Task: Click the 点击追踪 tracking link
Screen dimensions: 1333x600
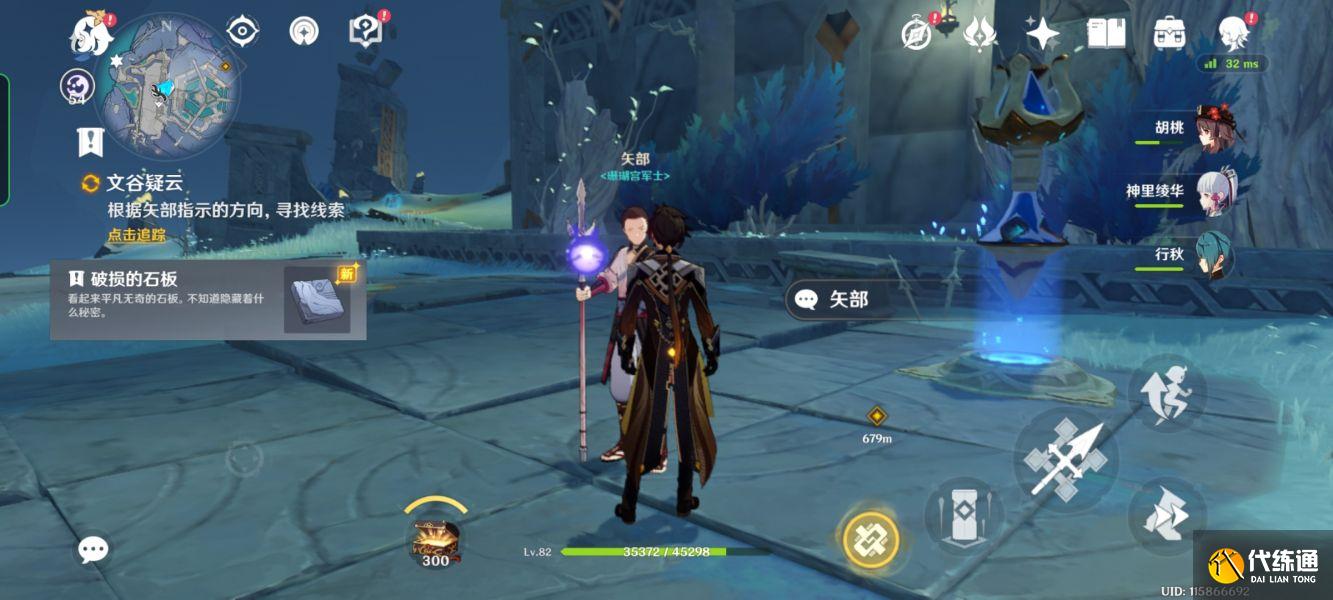Action: click(137, 236)
